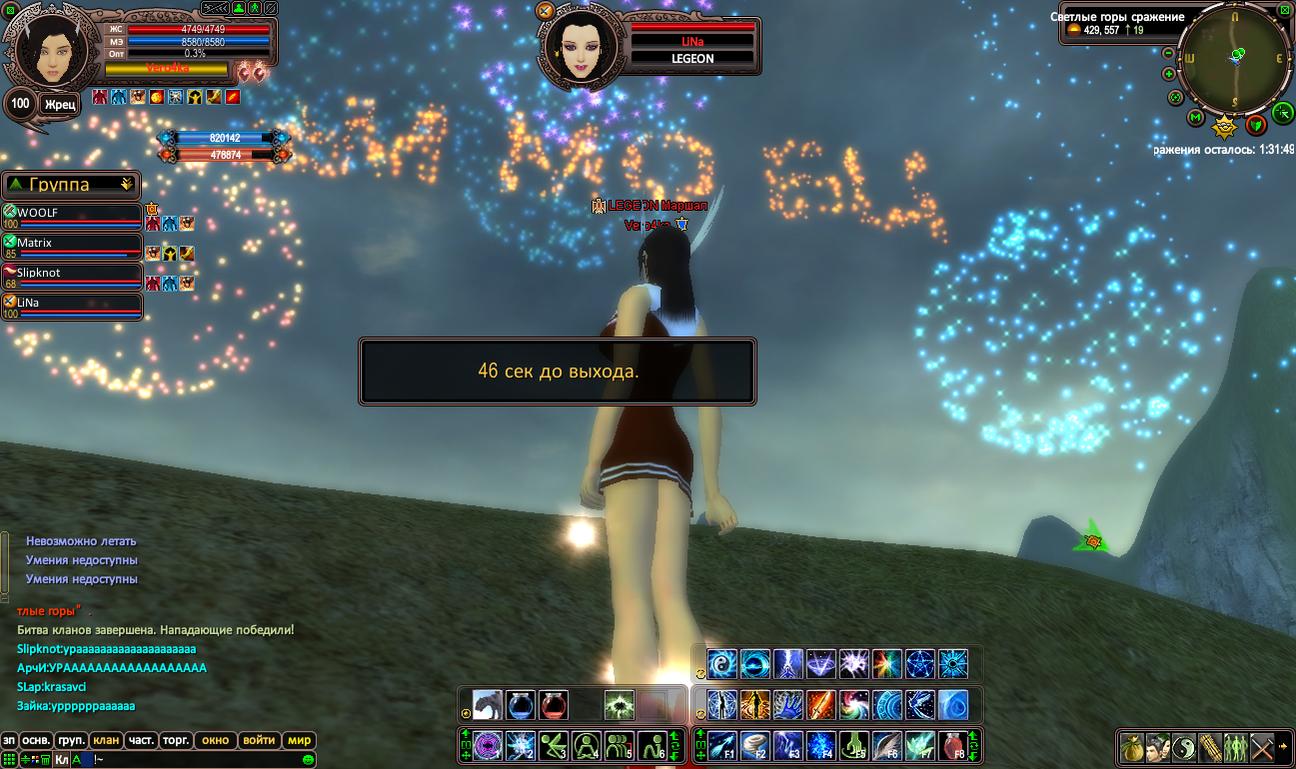Select party member Slipknot
This screenshot has height=769, width=1296.
[72, 273]
